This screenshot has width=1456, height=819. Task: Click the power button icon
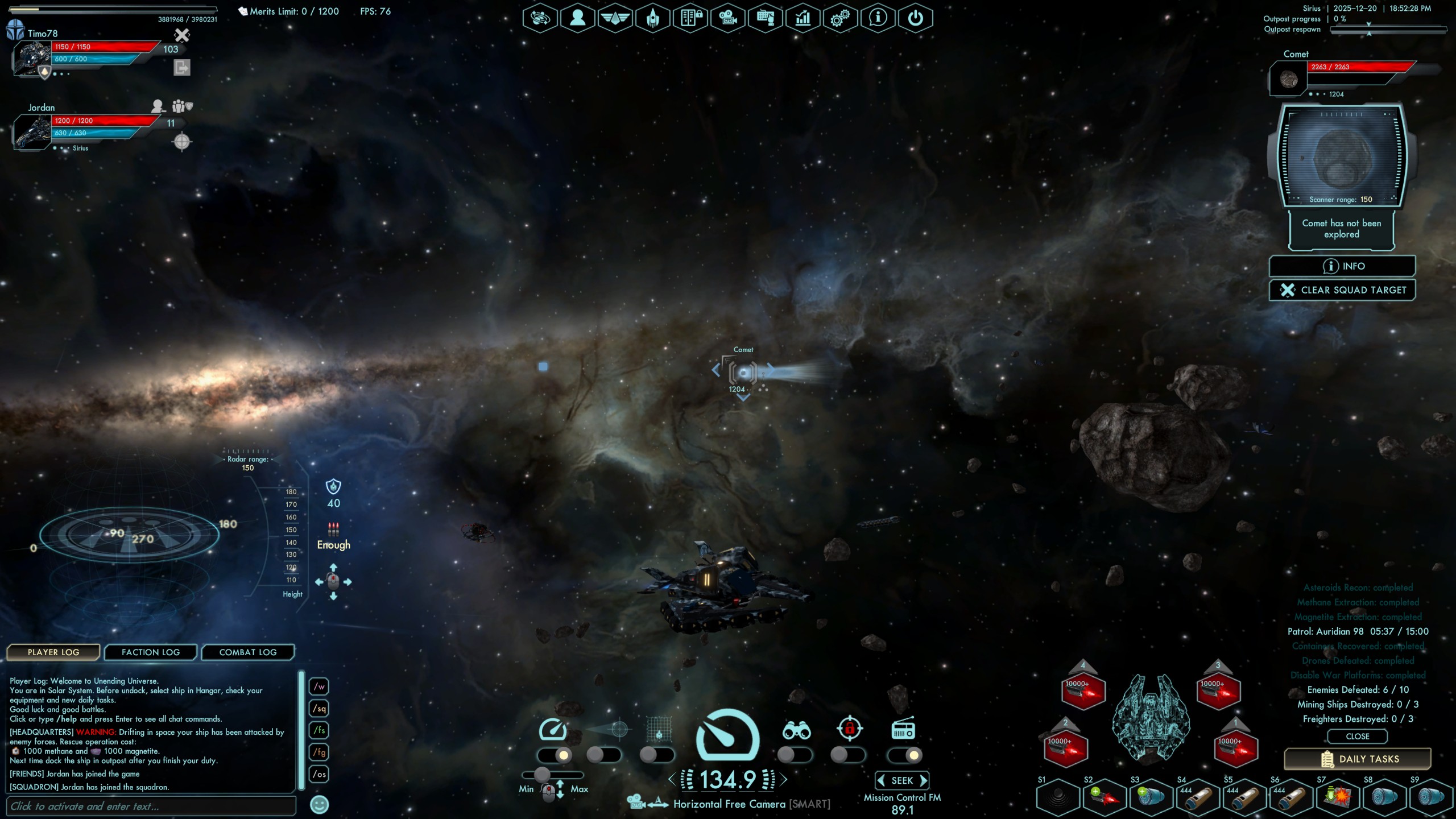[x=915, y=18]
